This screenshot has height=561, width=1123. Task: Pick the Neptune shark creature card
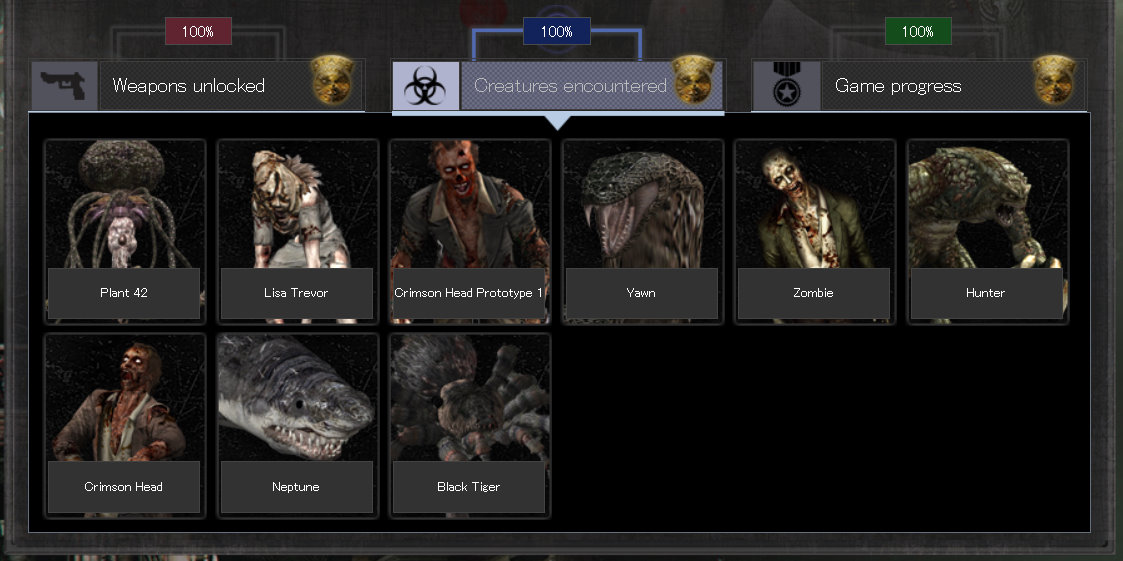pos(297,425)
